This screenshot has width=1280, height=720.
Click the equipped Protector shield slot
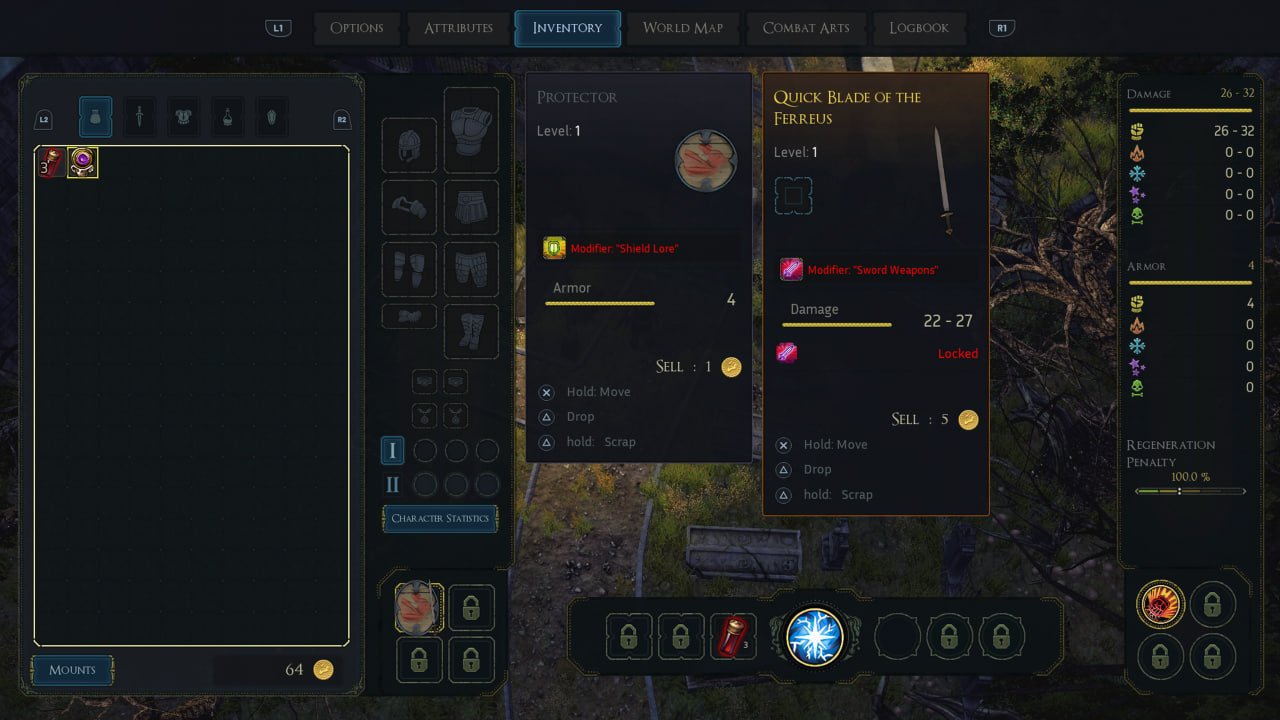tap(417, 607)
